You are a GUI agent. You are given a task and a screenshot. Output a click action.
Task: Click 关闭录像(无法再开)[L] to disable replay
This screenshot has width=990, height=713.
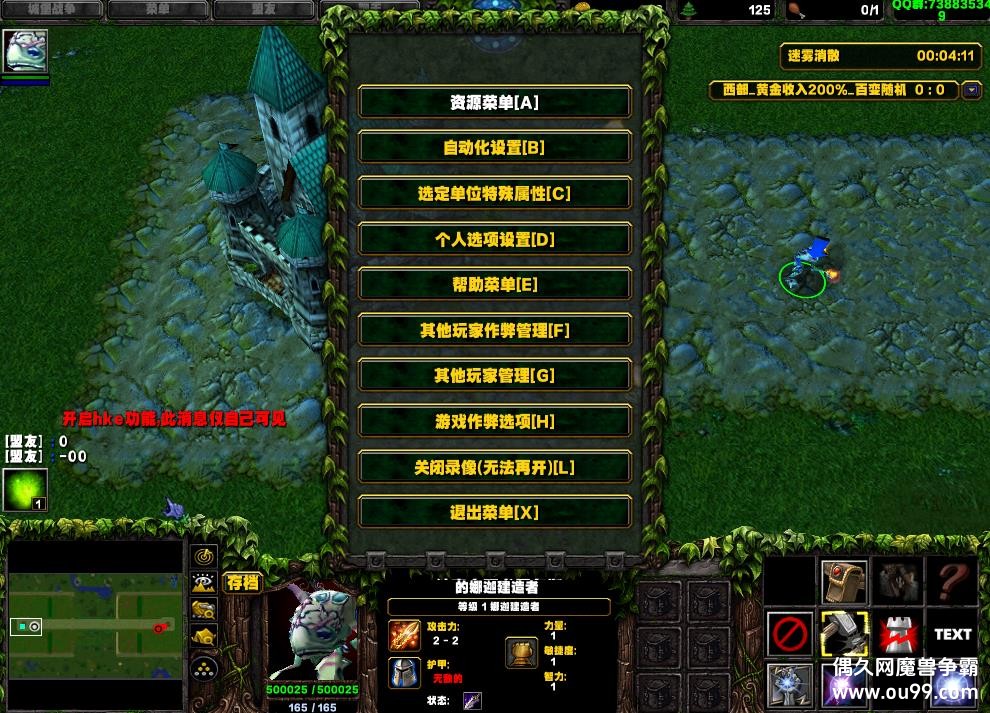tap(494, 467)
